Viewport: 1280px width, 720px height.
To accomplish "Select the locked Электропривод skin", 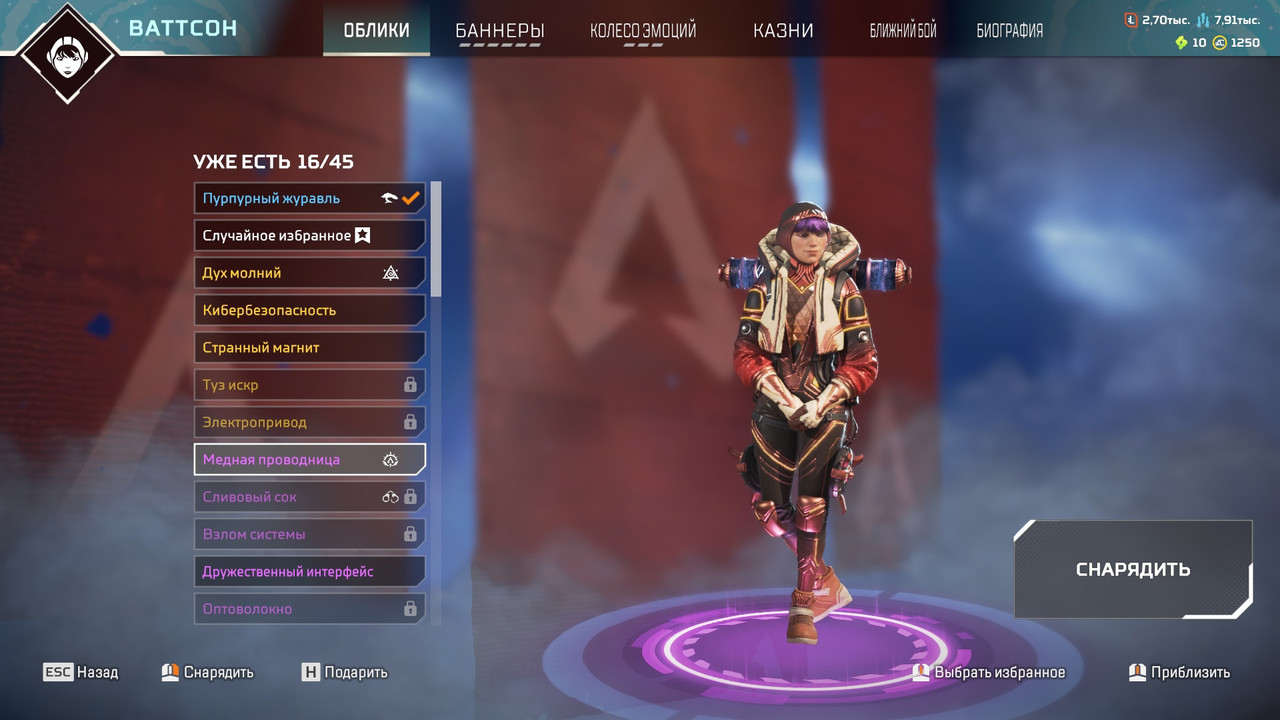I will (x=309, y=422).
